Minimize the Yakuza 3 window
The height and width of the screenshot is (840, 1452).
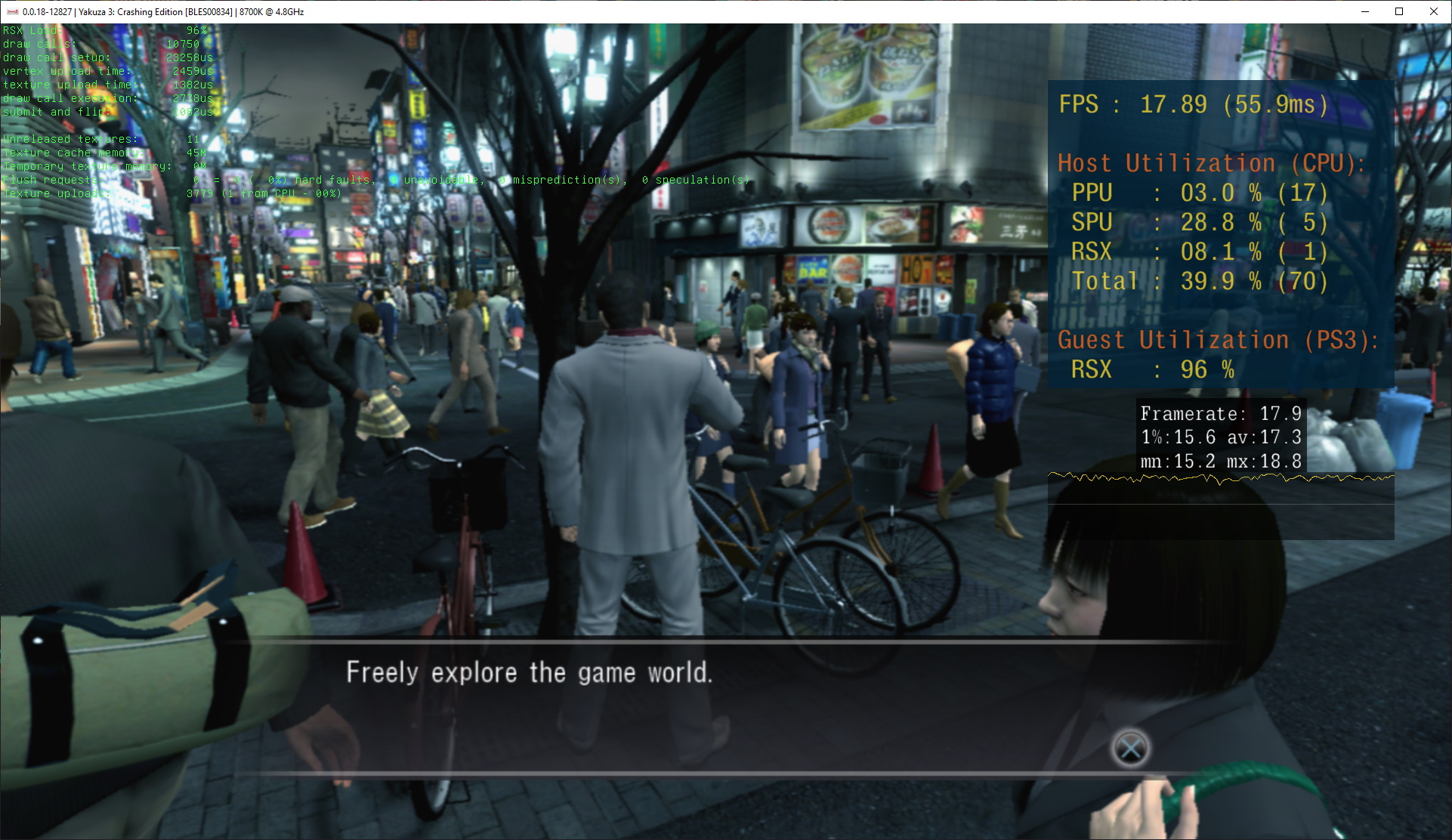pos(1365,11)
